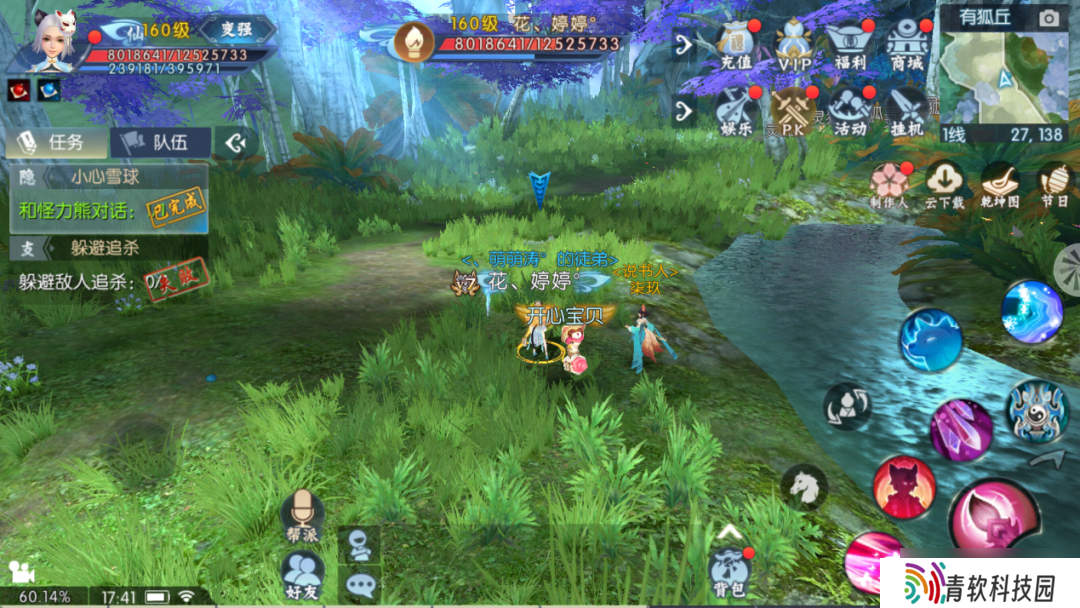Screen dimensions: 1080x608
Task: Open the 福利 welfare rewards
Action: [850, 44]
